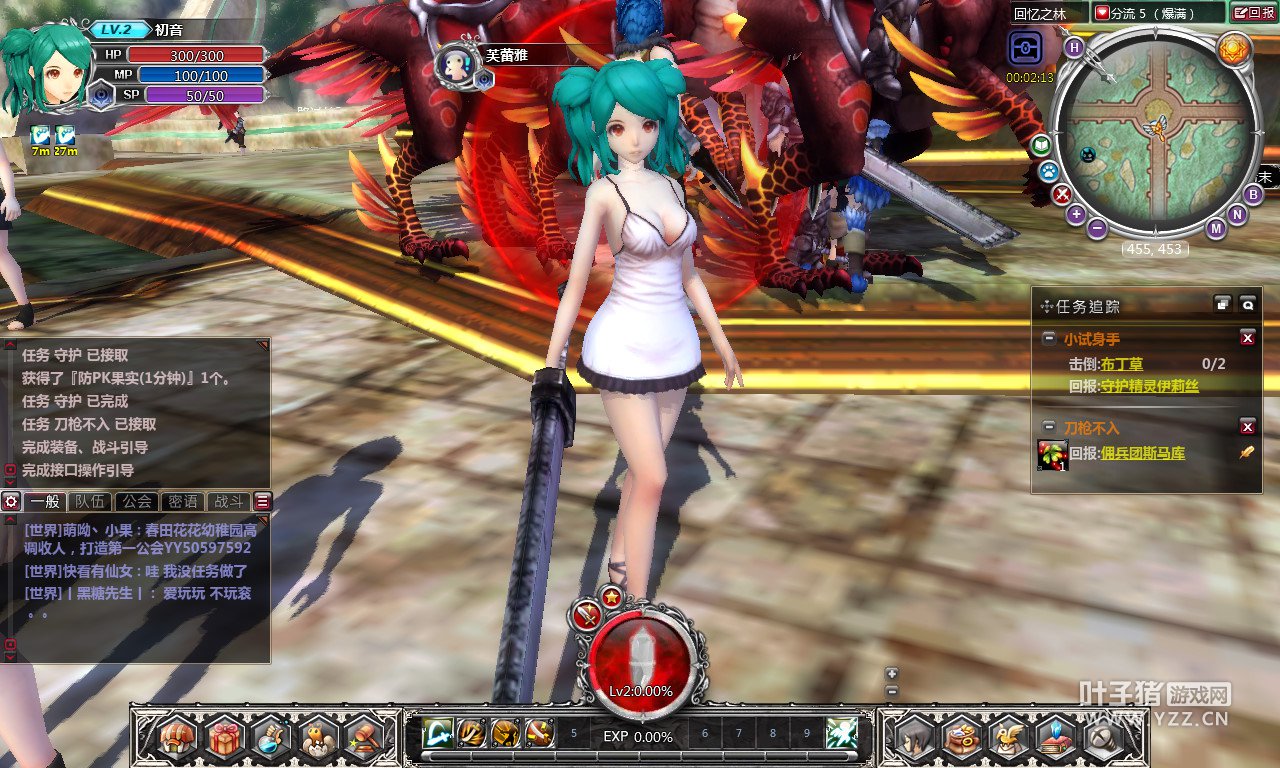
Task: Follow the 守护精灵伊莉丝 quest link
Action: tap(1149, 386)
